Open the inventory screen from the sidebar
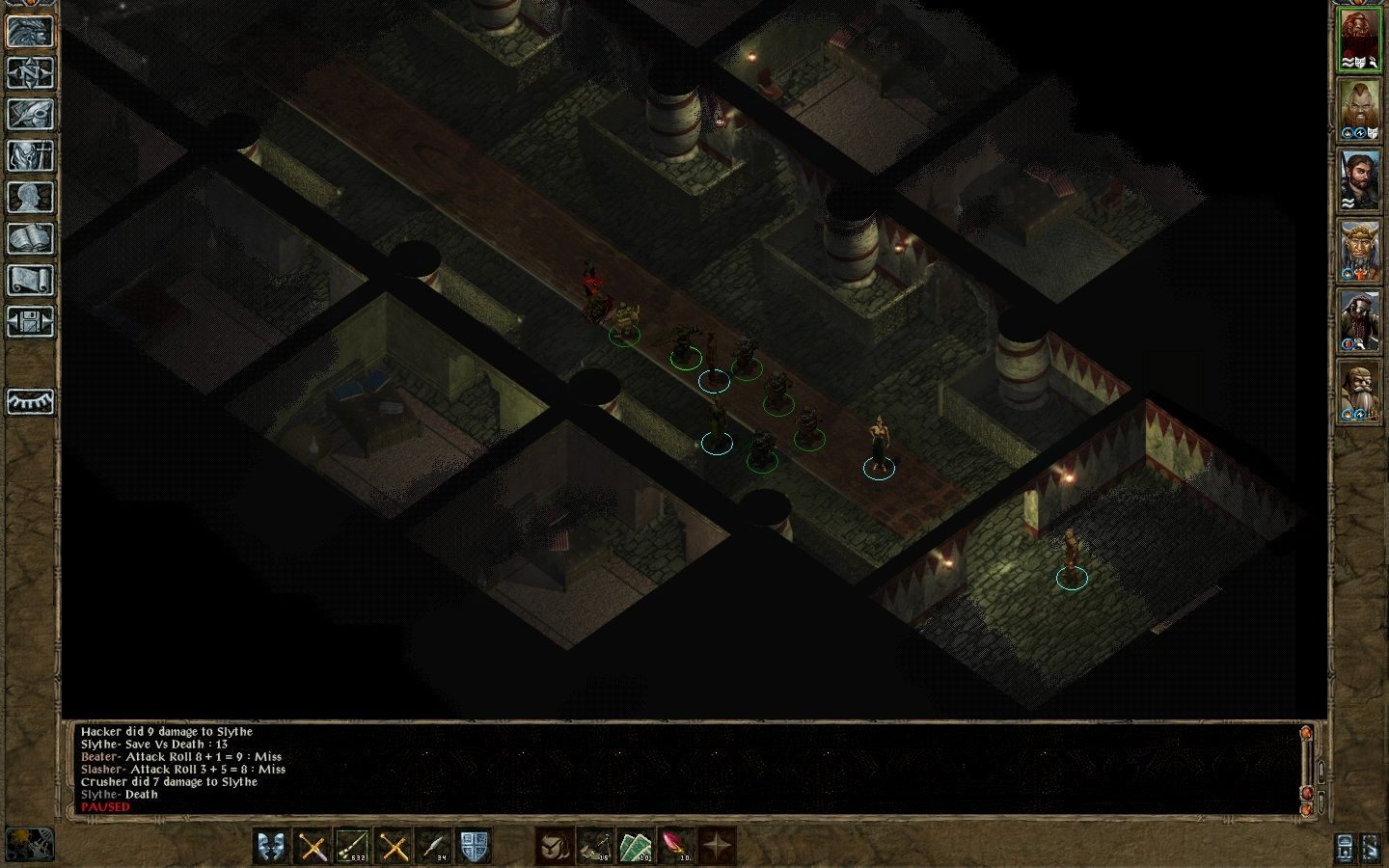 point(30,155)
